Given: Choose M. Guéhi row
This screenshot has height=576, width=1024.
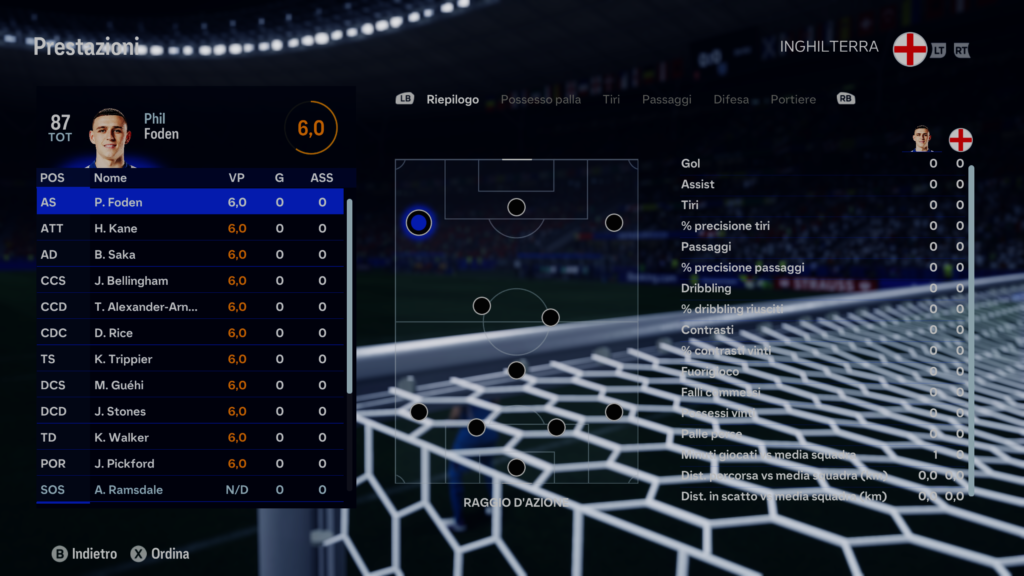Looking at the screenshot, I should click(190, 385).
